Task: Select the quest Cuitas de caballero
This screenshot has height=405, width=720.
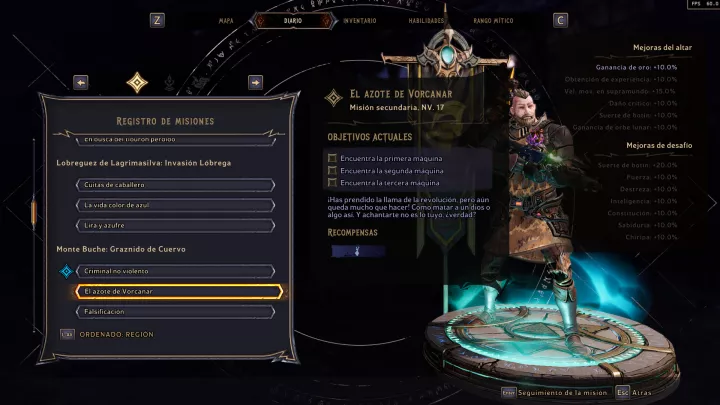Action: pos(175,184)
